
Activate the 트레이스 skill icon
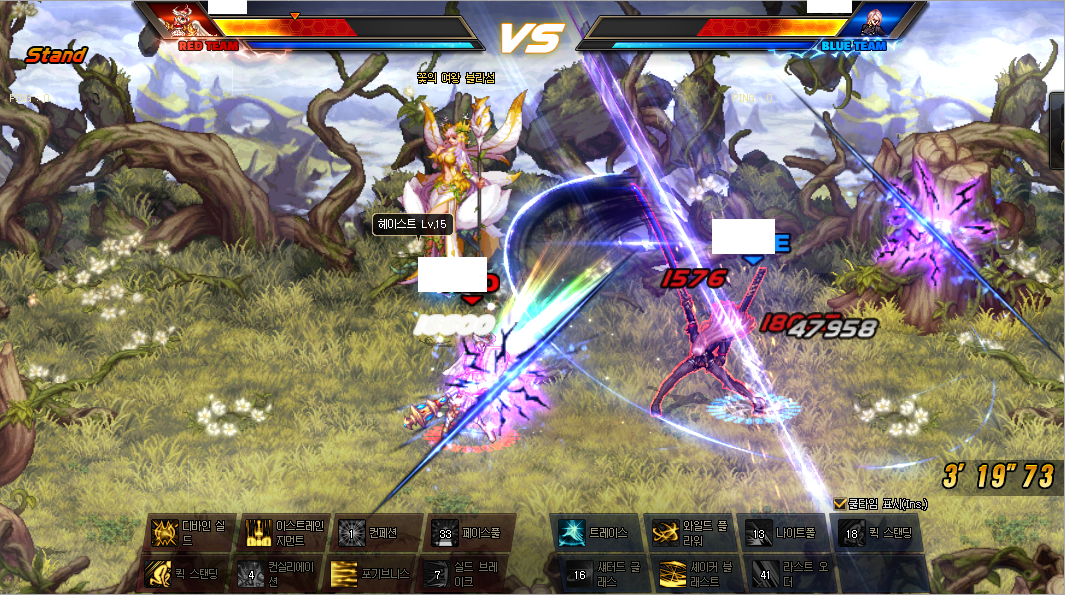(x=573, y=533)
